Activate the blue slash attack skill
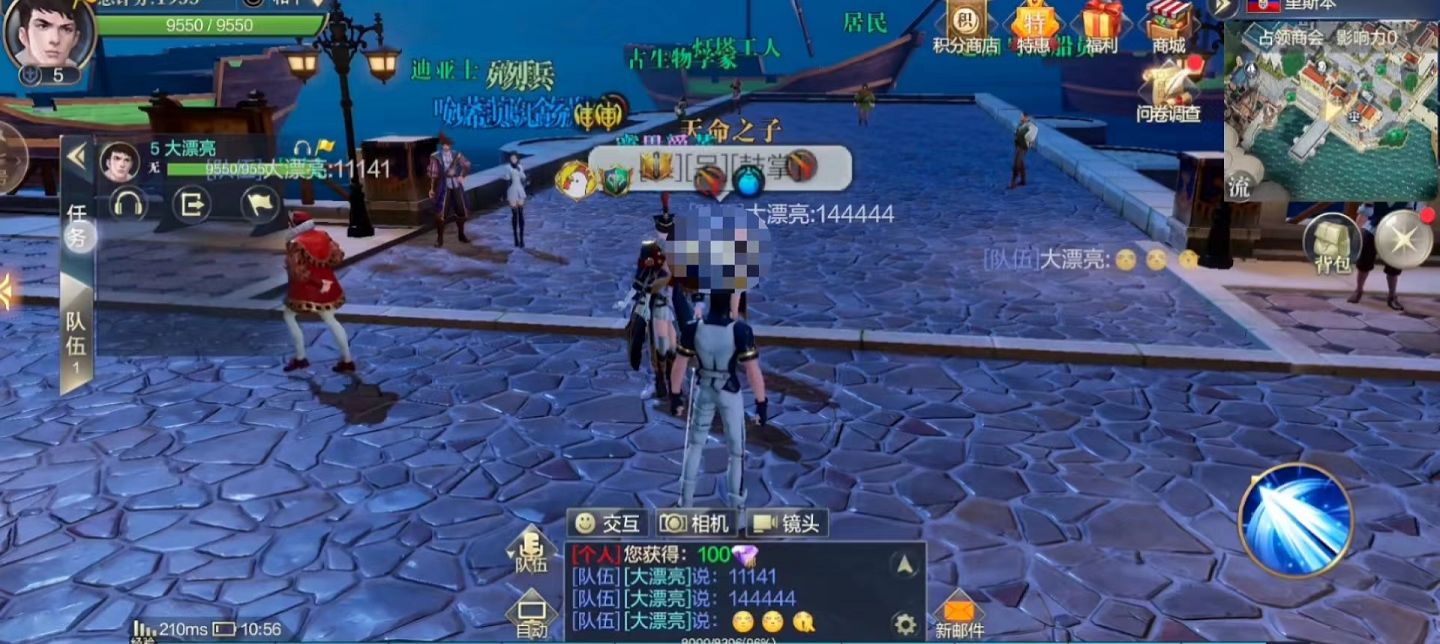Image resolution: width=1440 pixels, height=644 pixels. (1295, 520)
